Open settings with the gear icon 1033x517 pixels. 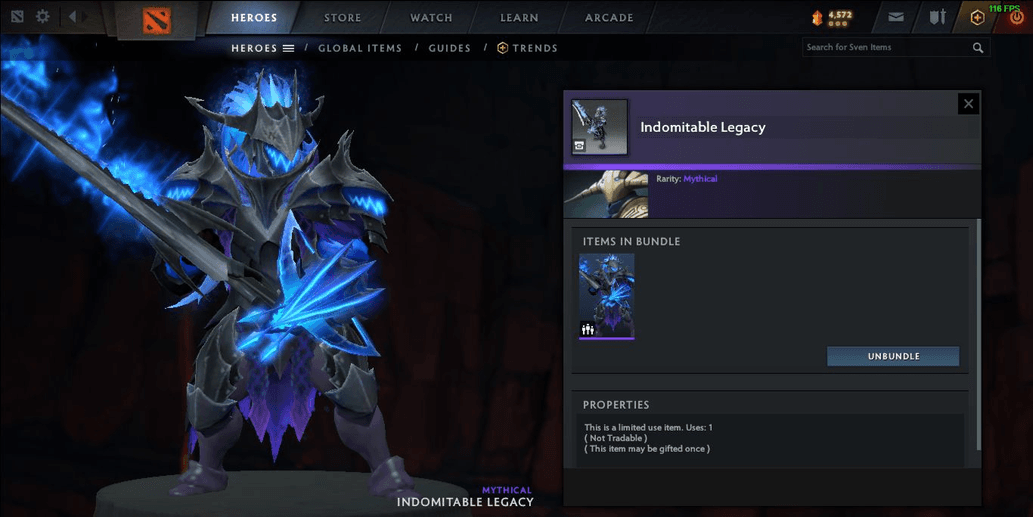43,17
